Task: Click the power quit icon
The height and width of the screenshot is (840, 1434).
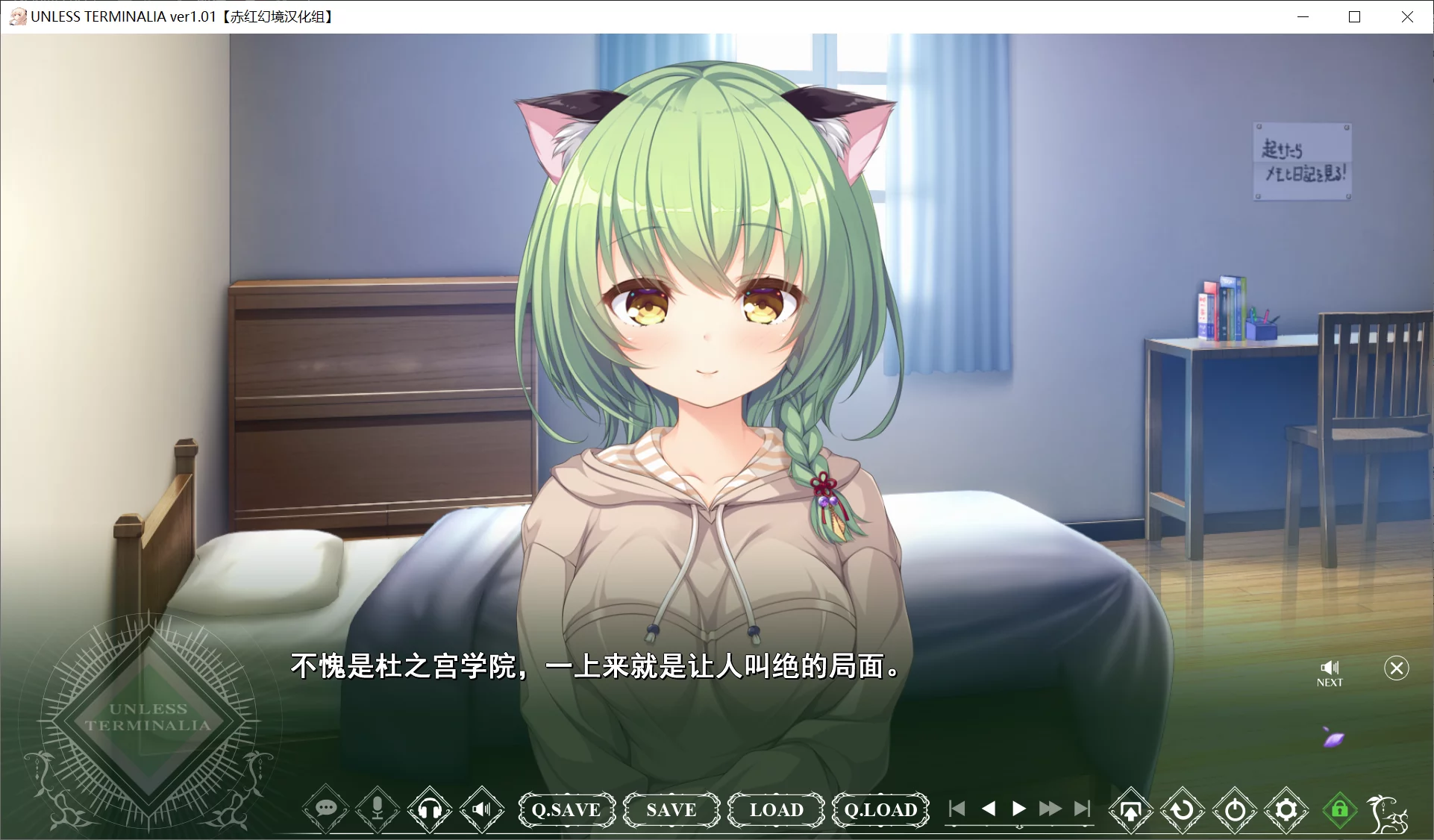Action: click(1235, 810)
